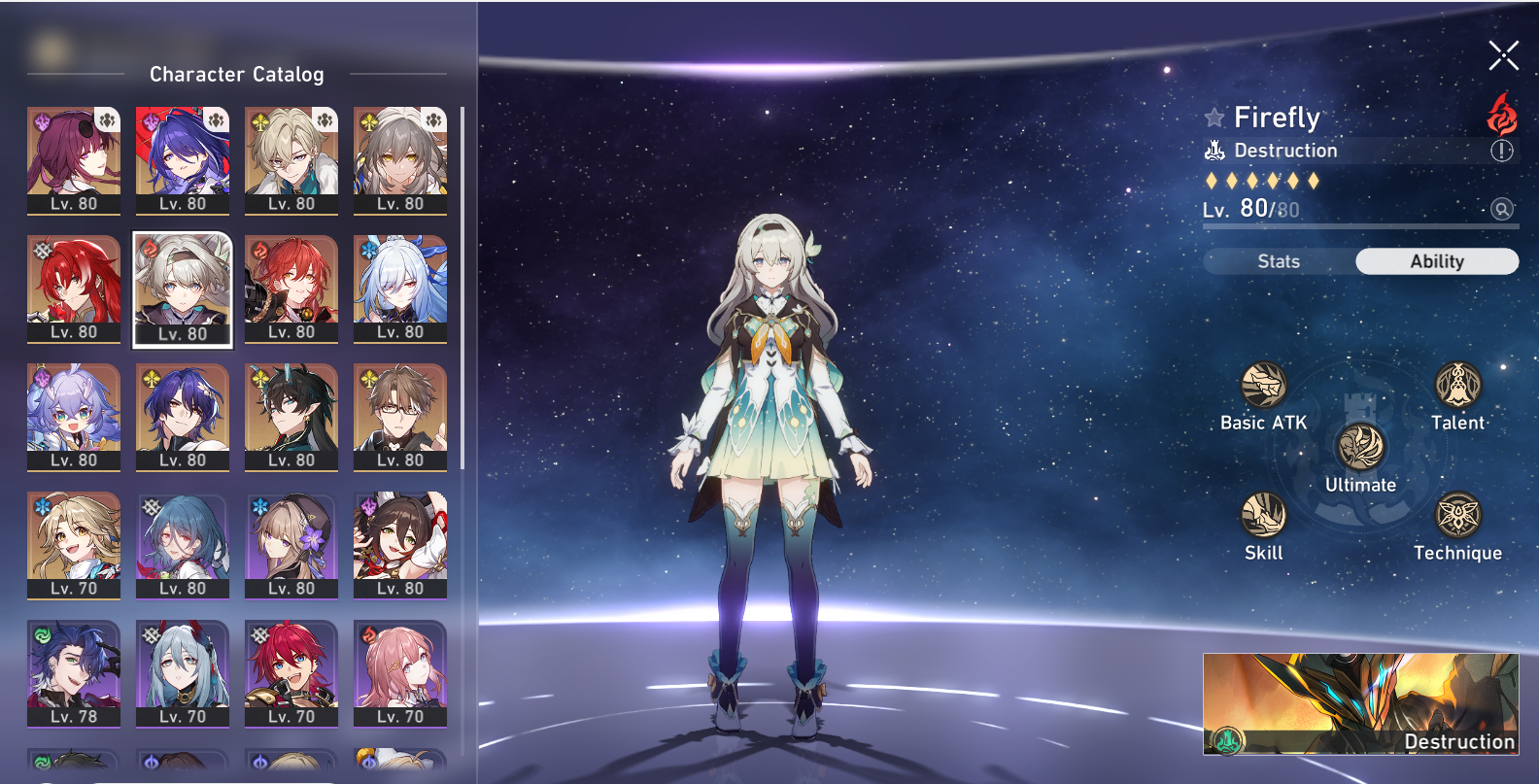Image resolution: width=1539 pixels, height=784 pixels.
Task: Pick the bespectacled brown-haired character portrait
Action: click(x=400, y=417)
